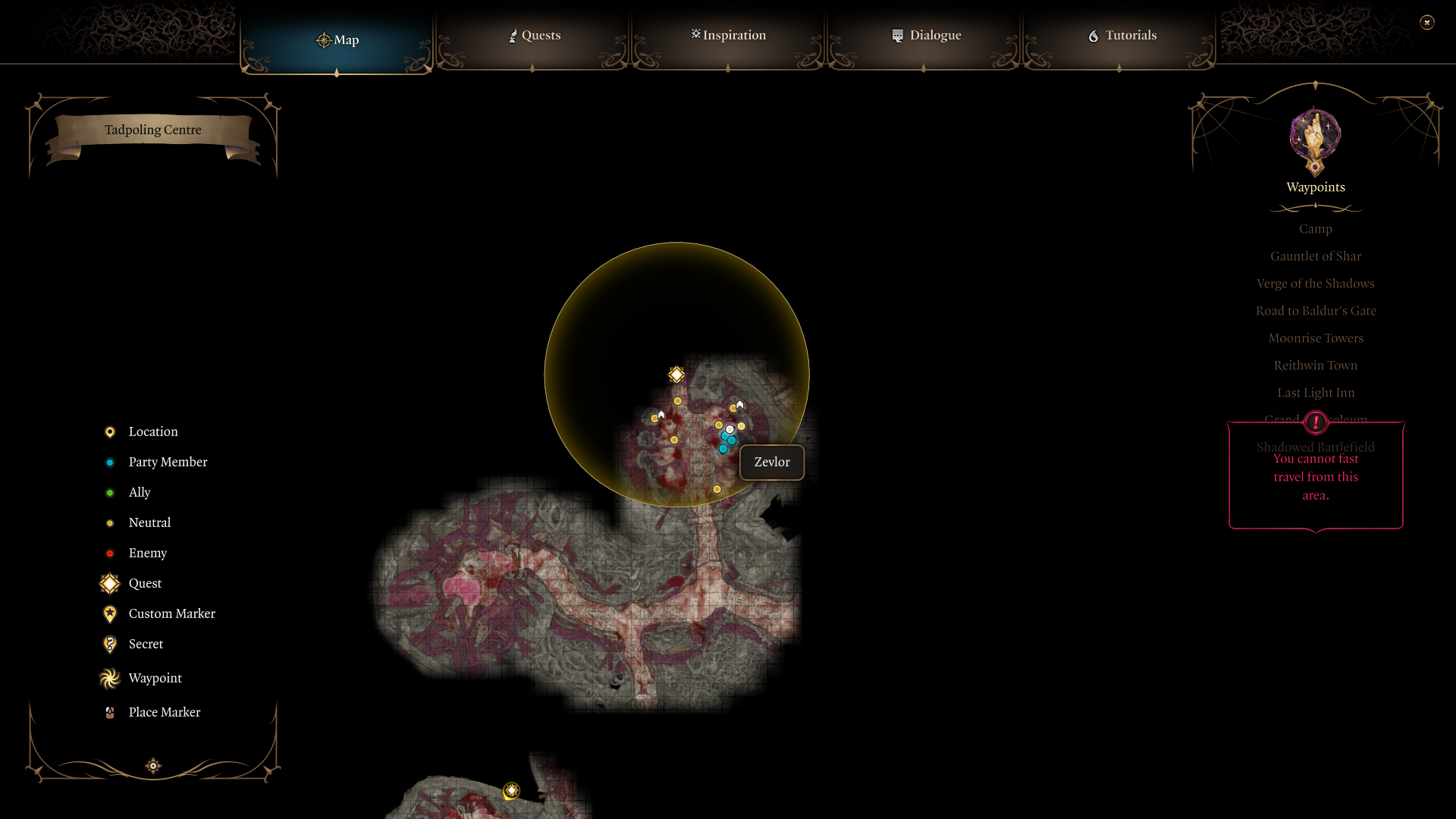The image size is (1456, 819).
Task: Toggle Enemy markers in the legend
Action: pos(109,553)
